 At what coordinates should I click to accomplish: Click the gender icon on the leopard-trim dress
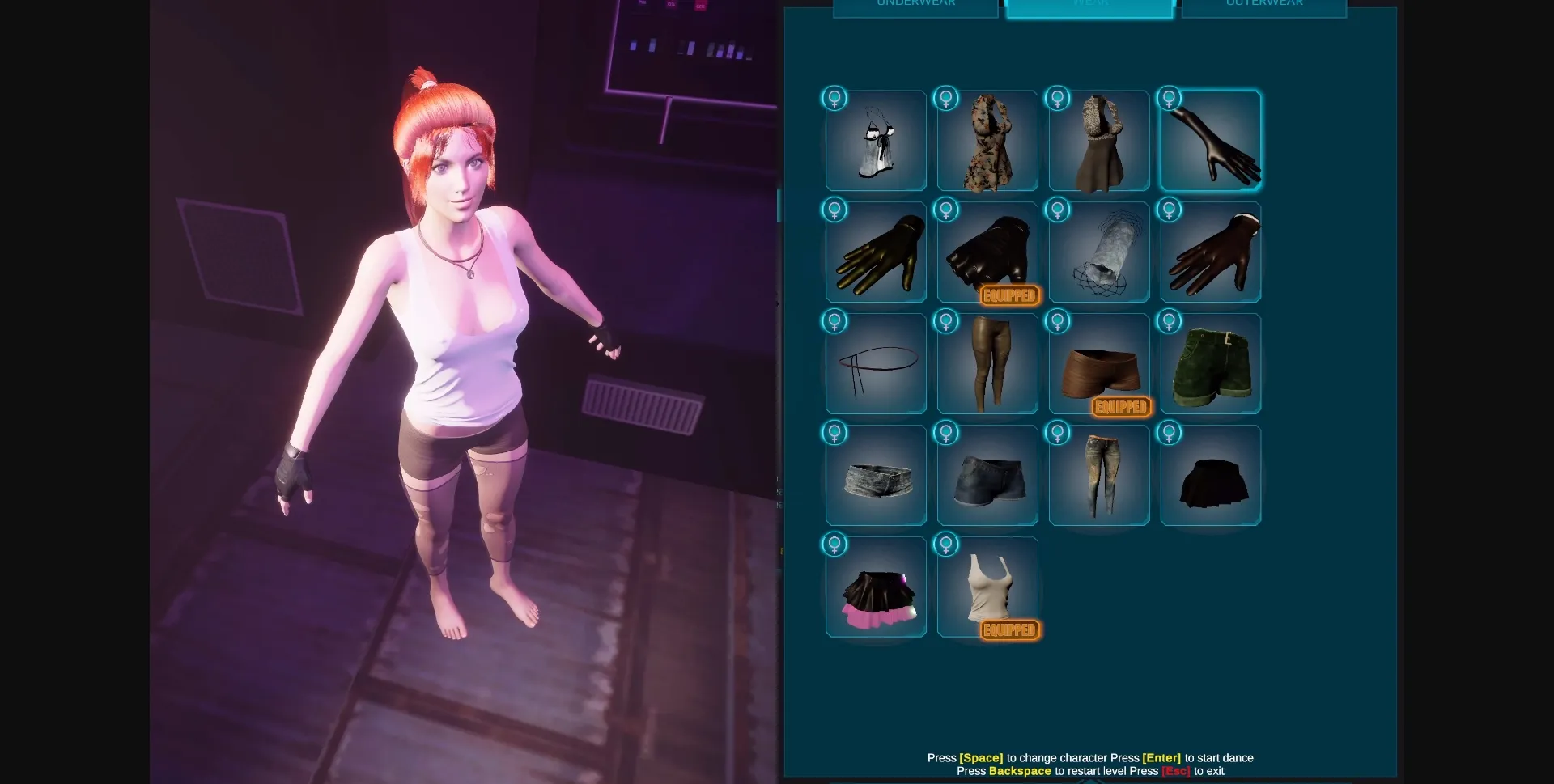point(1058,98)
